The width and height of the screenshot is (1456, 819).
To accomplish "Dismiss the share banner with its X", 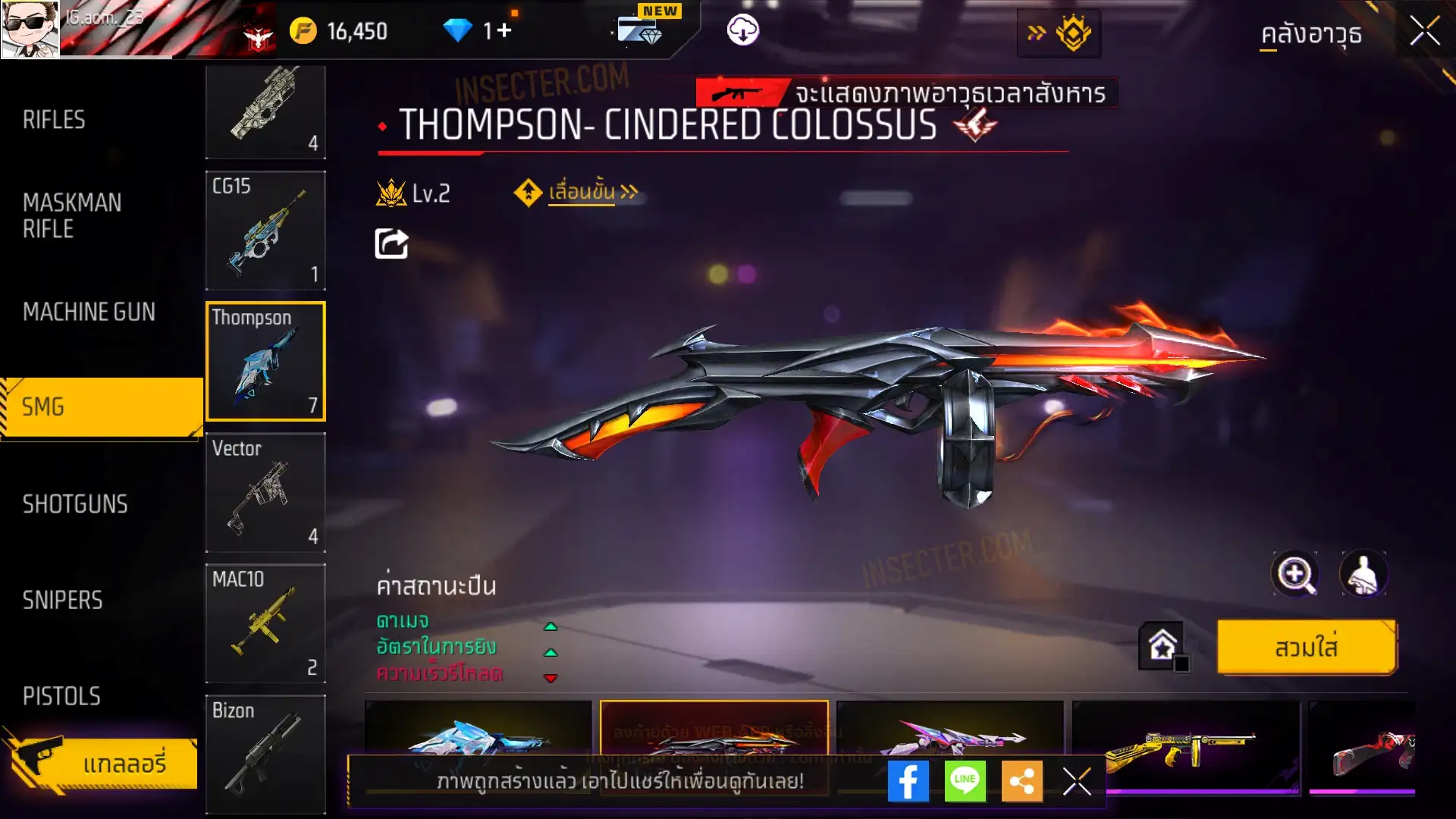I will (x=1076, y=781).
